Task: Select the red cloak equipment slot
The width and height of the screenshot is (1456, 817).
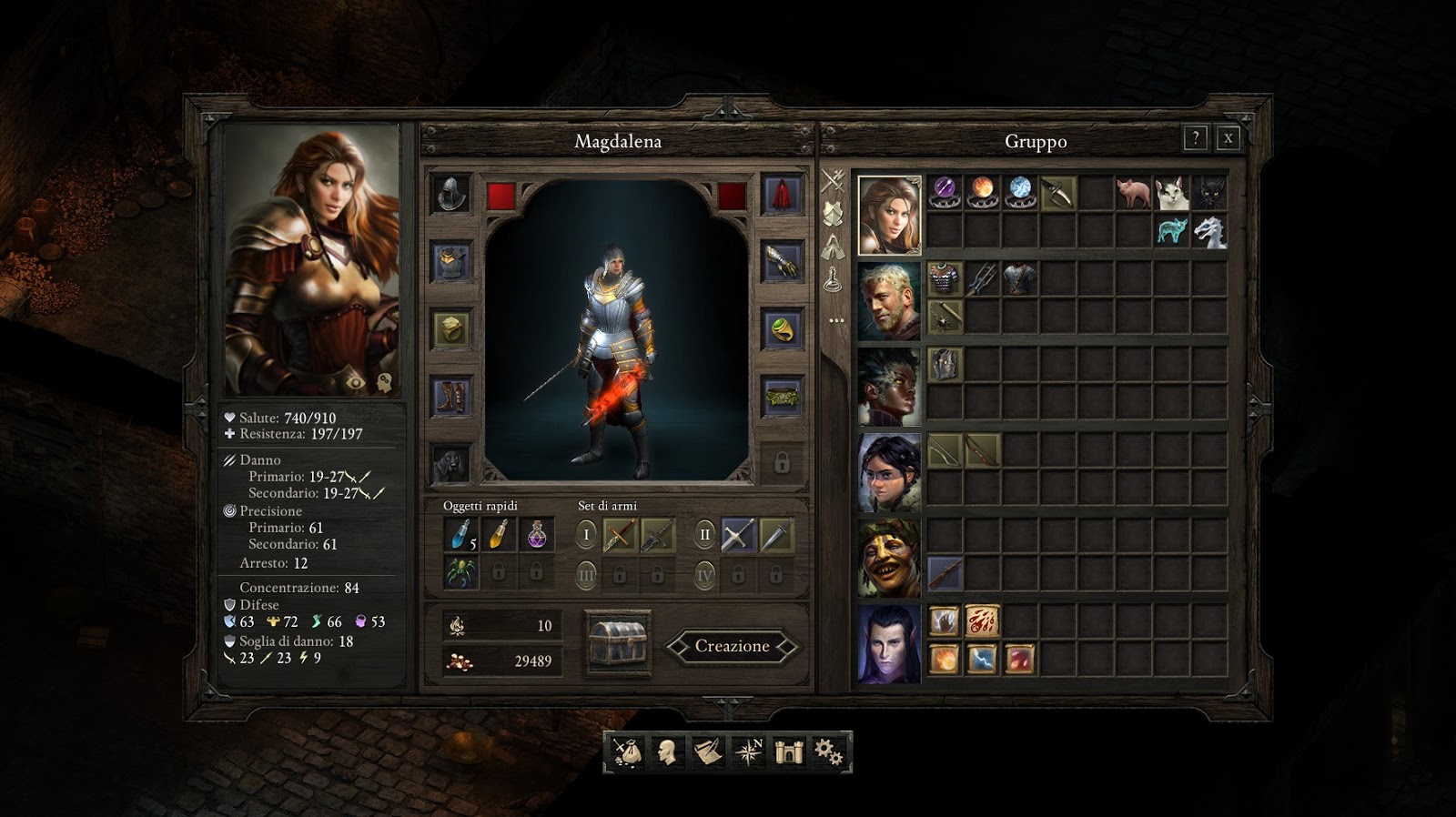Action: [x=782, y=194]
